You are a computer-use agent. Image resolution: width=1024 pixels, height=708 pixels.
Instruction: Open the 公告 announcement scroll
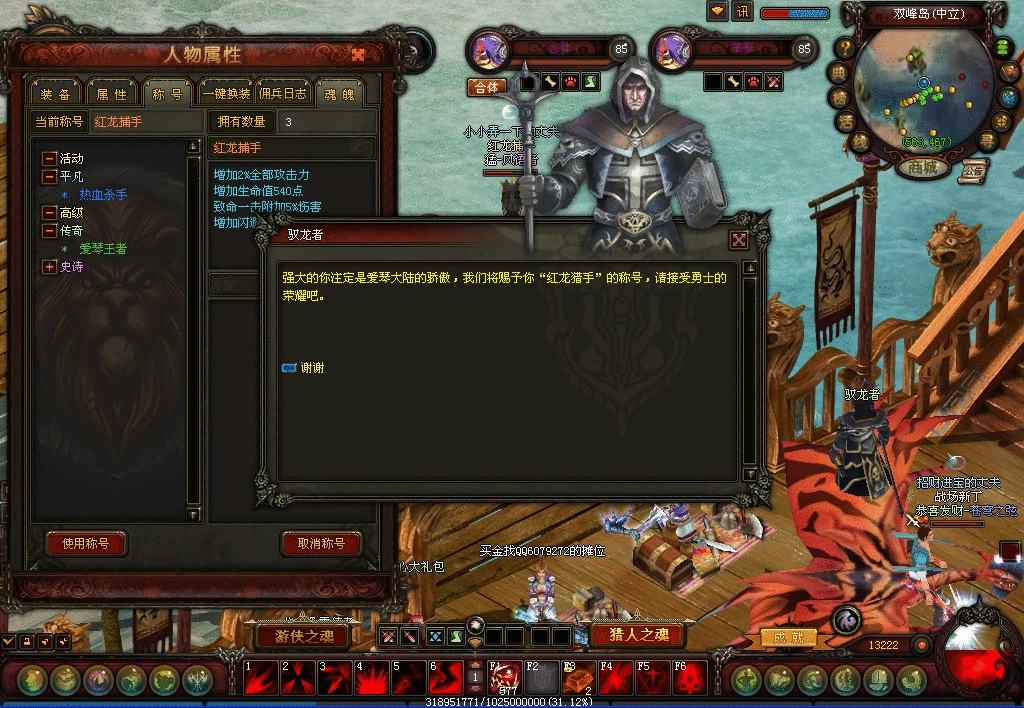(x=971, y=170)
